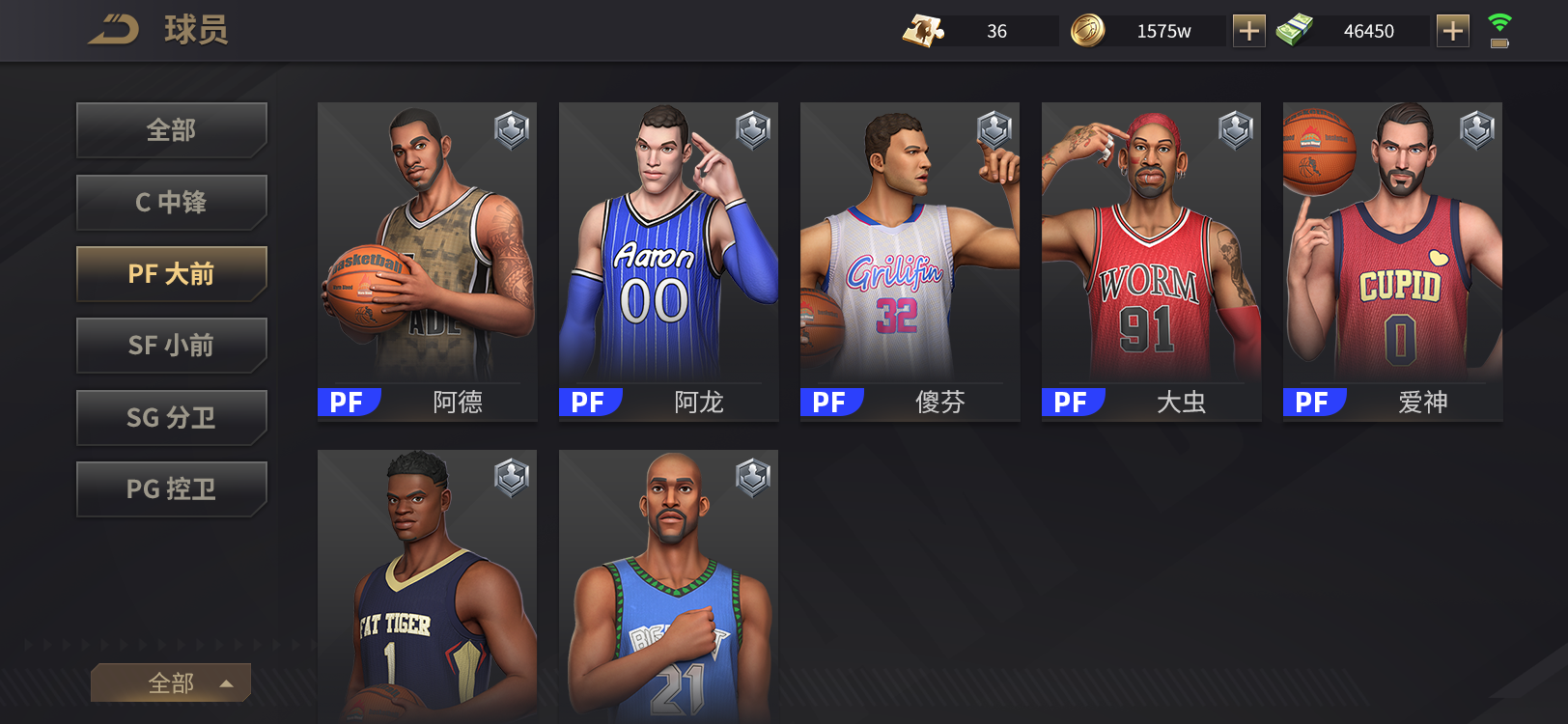The width and height of the screenshot is (1568, 724).
Task: Choose the 傻芬 number 32 card
Action: click(910, 261)
